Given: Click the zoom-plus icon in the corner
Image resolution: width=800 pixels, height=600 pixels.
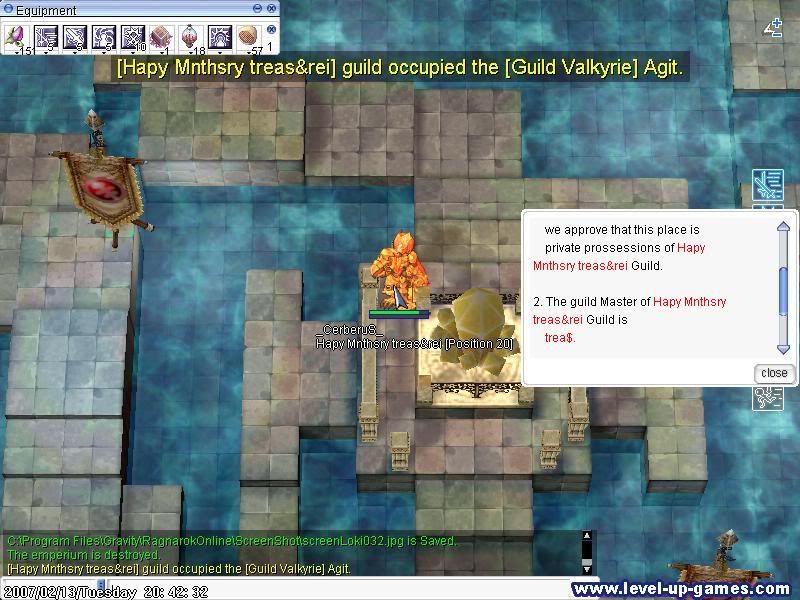Looking at the screenshot, I should [x=773, y=28].
